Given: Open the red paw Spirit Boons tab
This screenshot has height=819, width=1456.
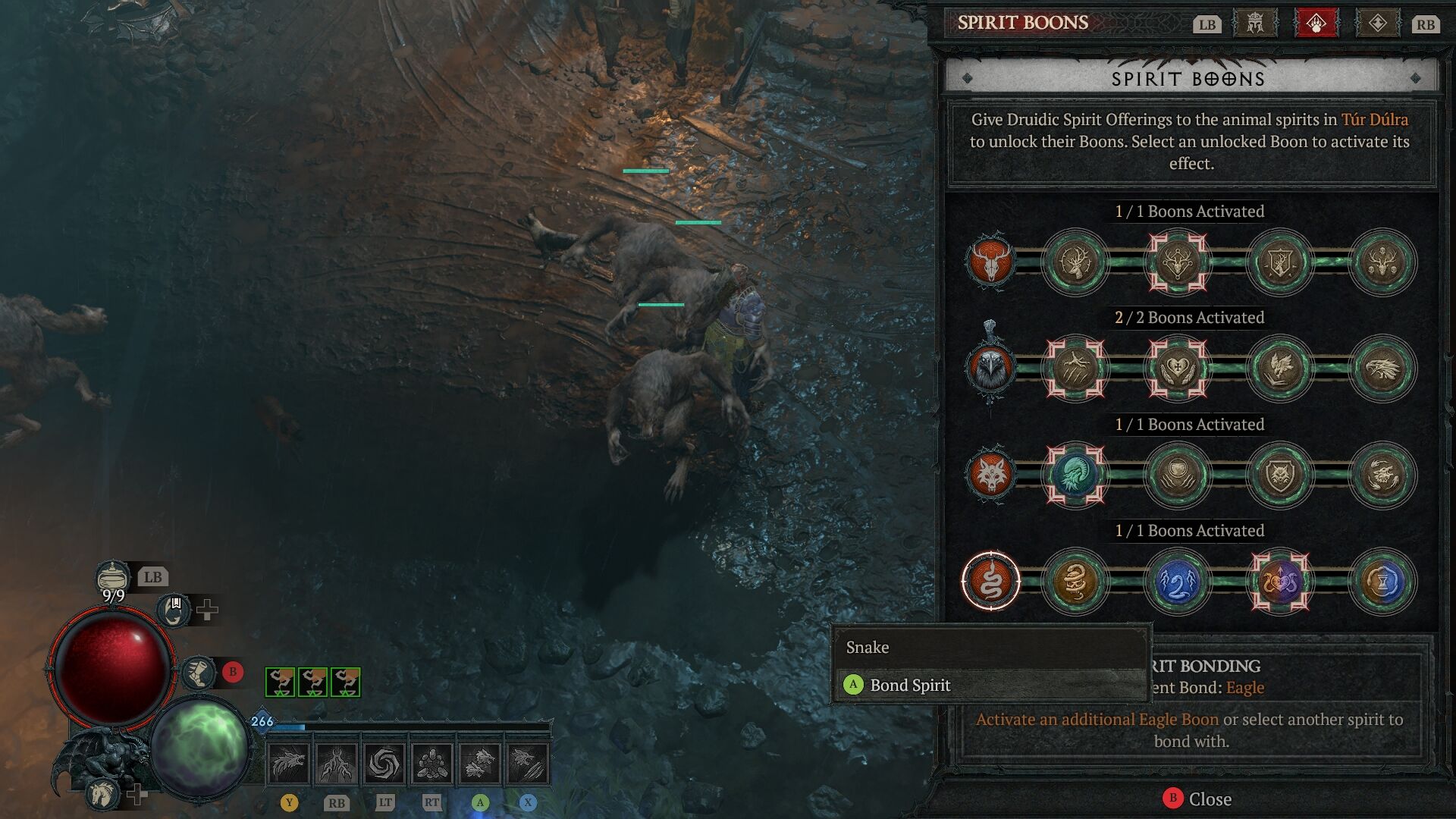Looking at the screenshot, I should (1316, 24).
